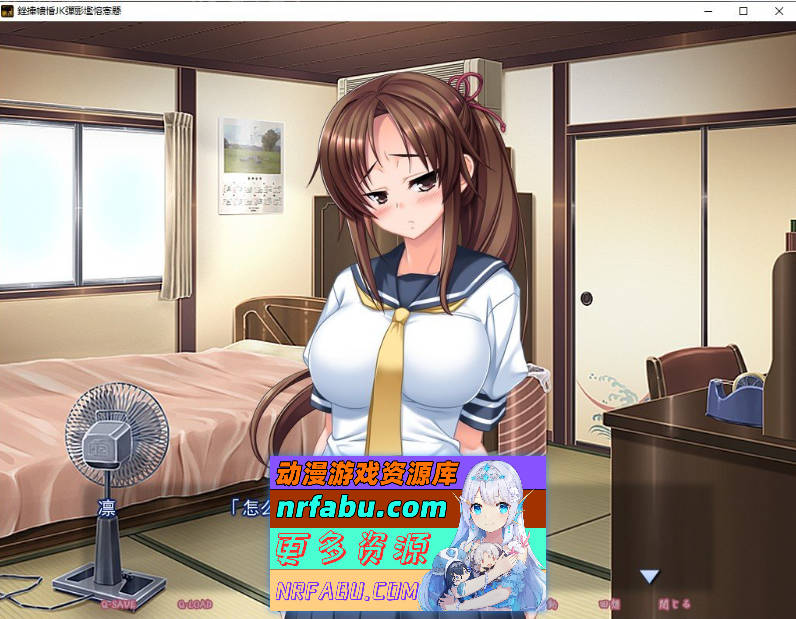Maximize the game window

pyautogui.click(x=743, y=11)
